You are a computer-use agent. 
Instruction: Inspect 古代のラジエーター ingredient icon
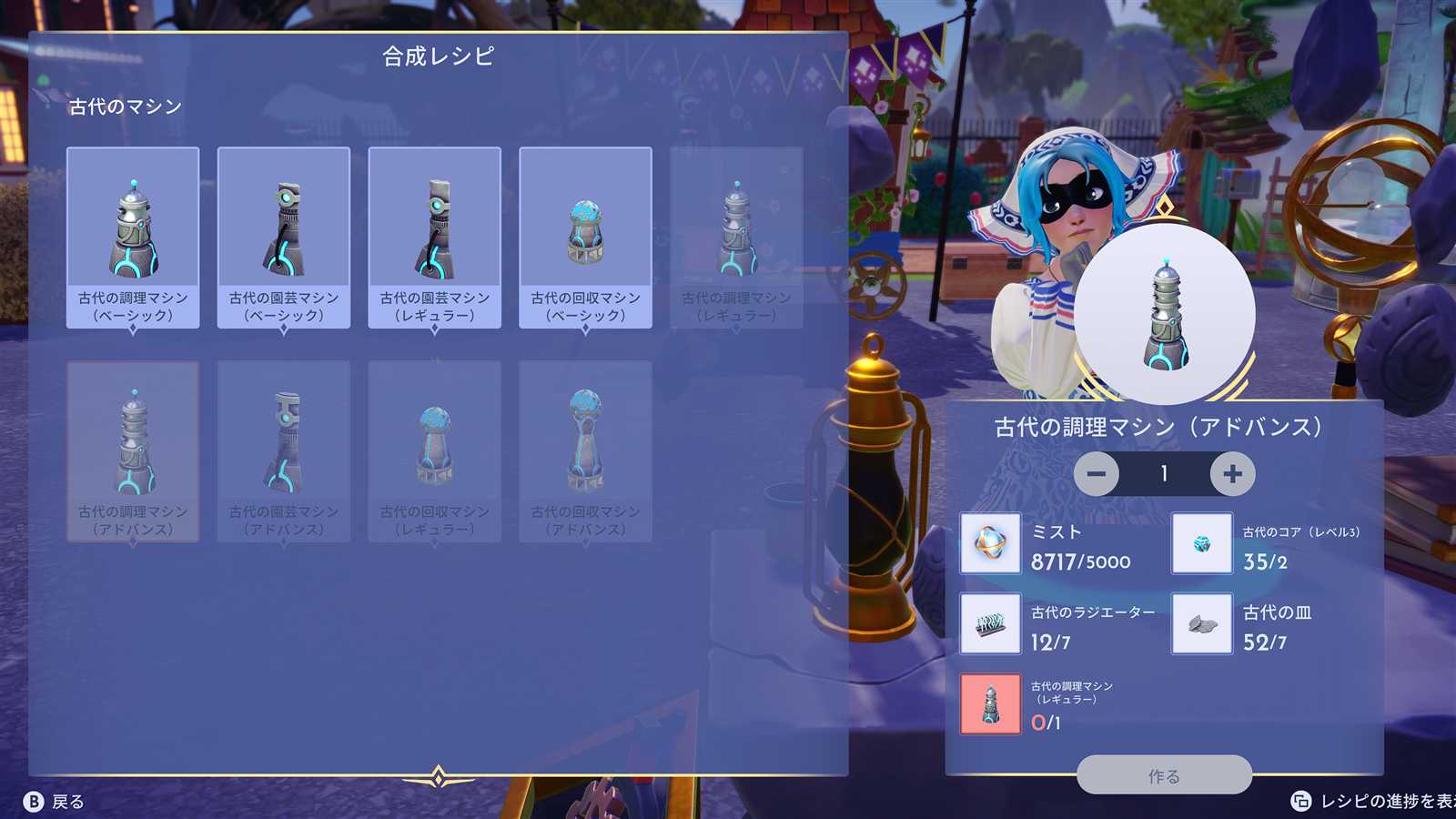click(x=990, y=624)
